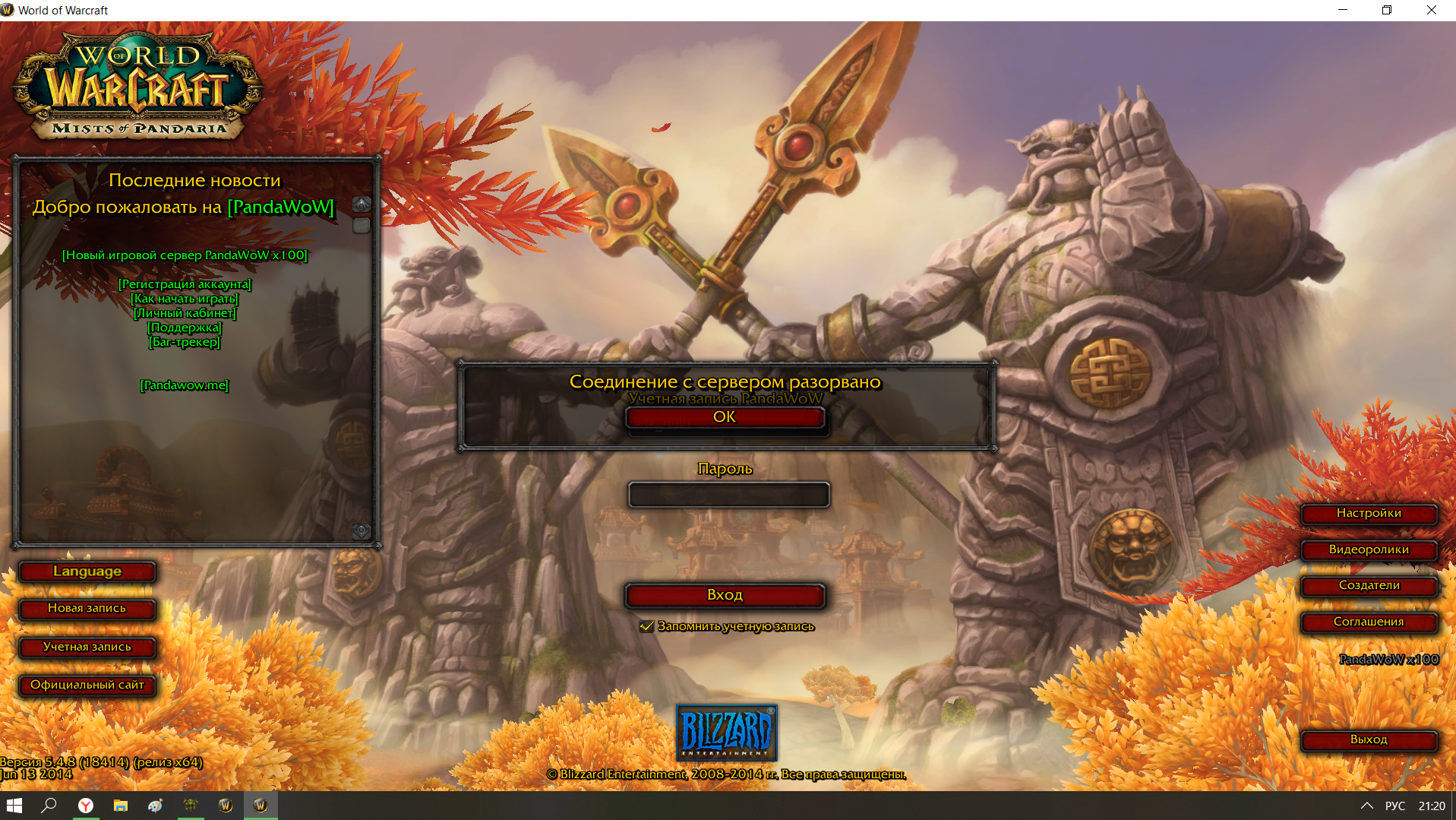Open the Личный кабинет link
The image size is (1456, 820).
coord(185,313)
